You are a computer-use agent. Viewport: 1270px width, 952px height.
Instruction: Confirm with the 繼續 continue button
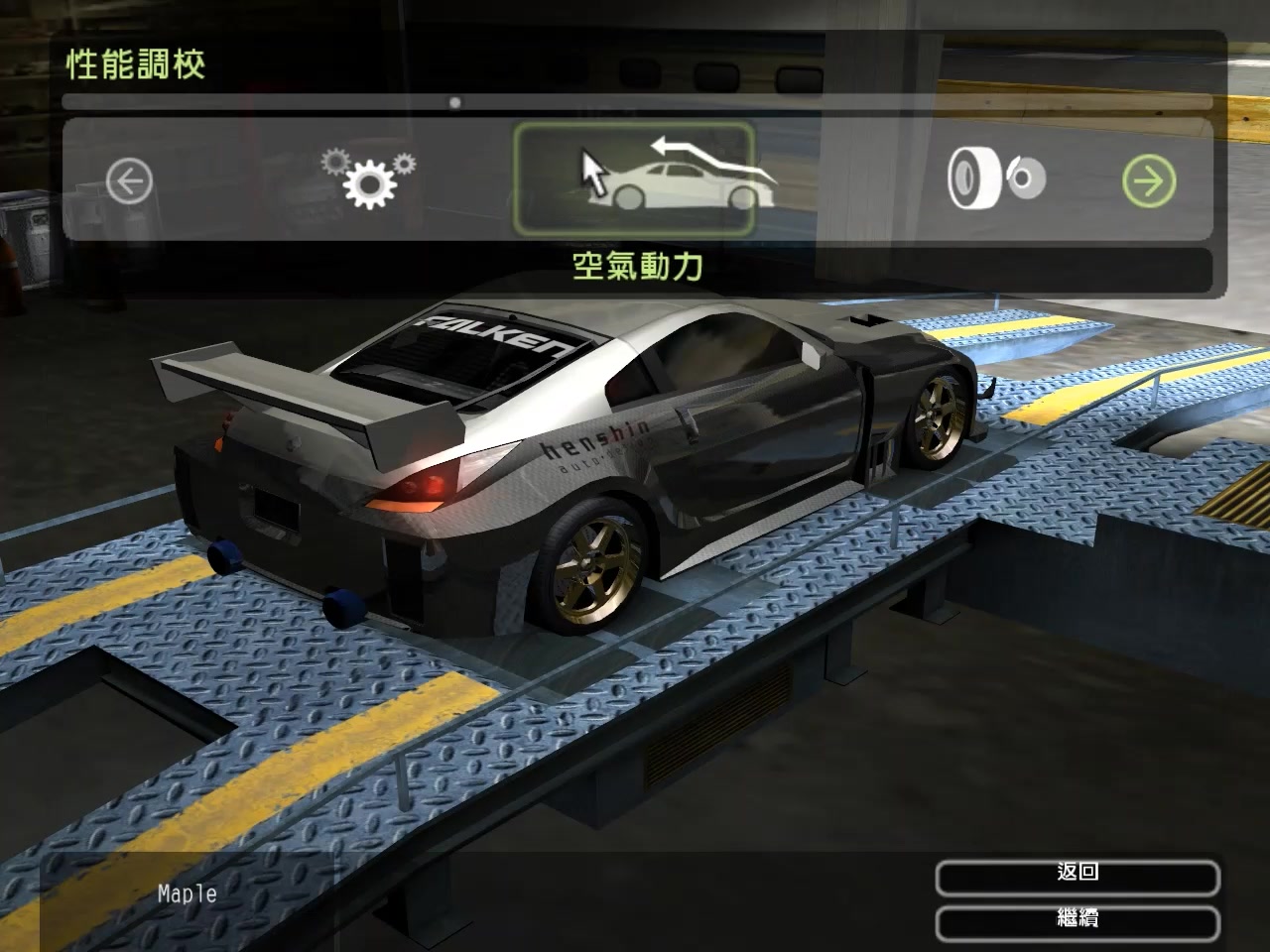tap(1077, 919)
